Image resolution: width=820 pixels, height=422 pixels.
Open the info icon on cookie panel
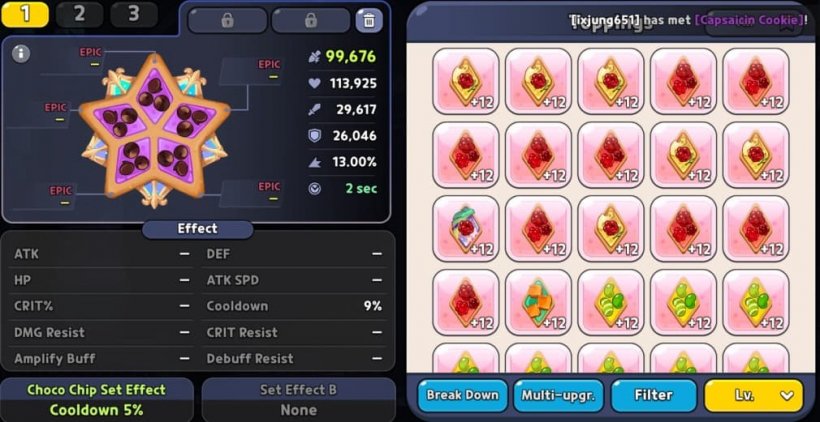click(21, 53)
